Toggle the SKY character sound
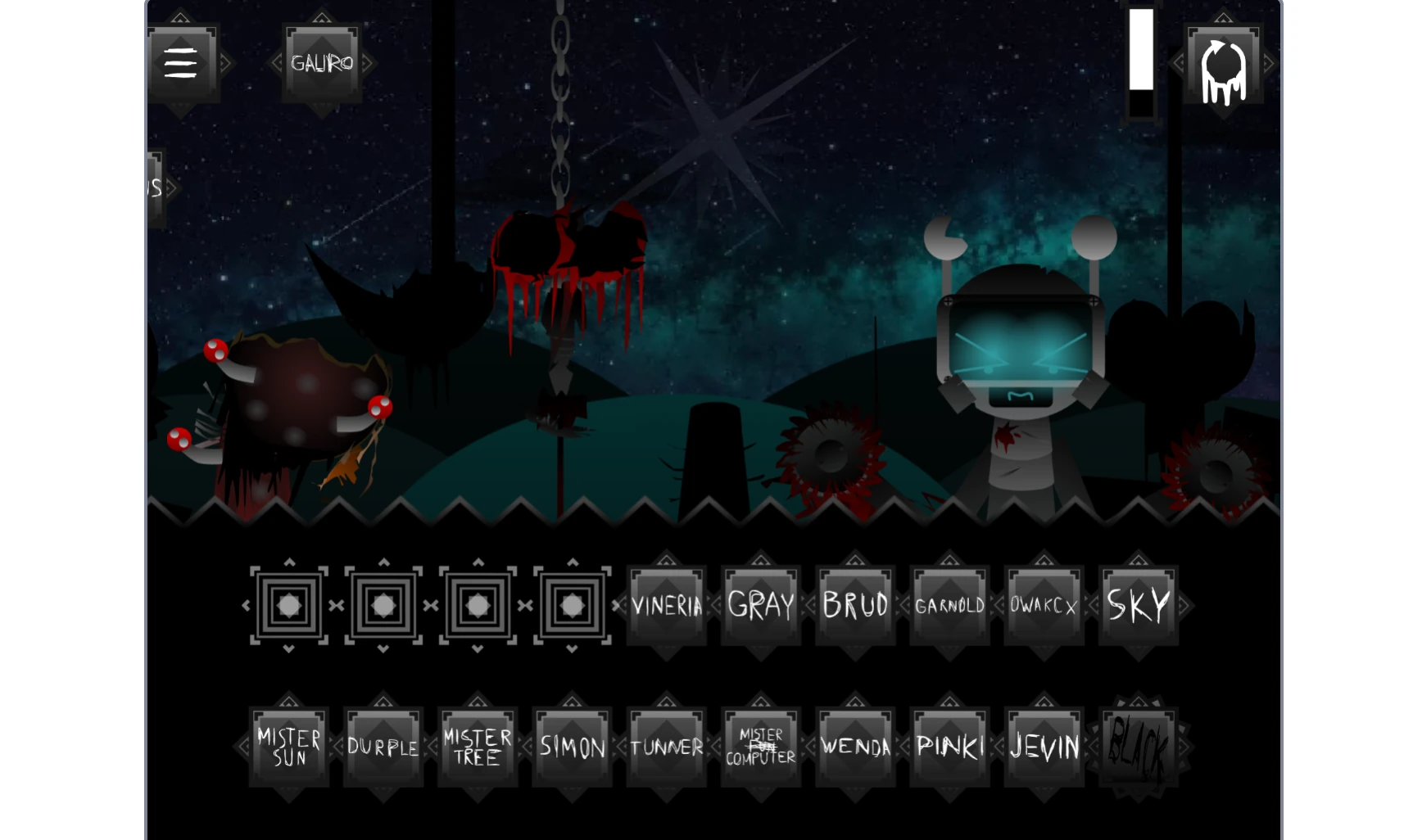This screenshot has height=840, width=1404. point(1139,605)
